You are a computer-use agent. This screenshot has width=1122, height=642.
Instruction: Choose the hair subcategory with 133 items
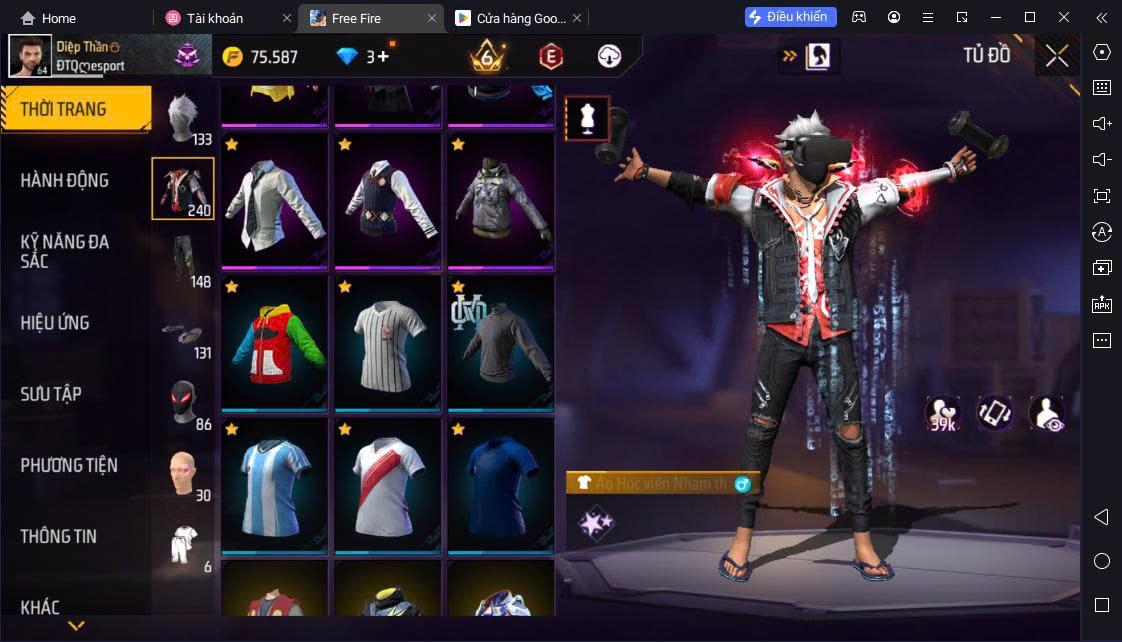click(x=183, y=118)
